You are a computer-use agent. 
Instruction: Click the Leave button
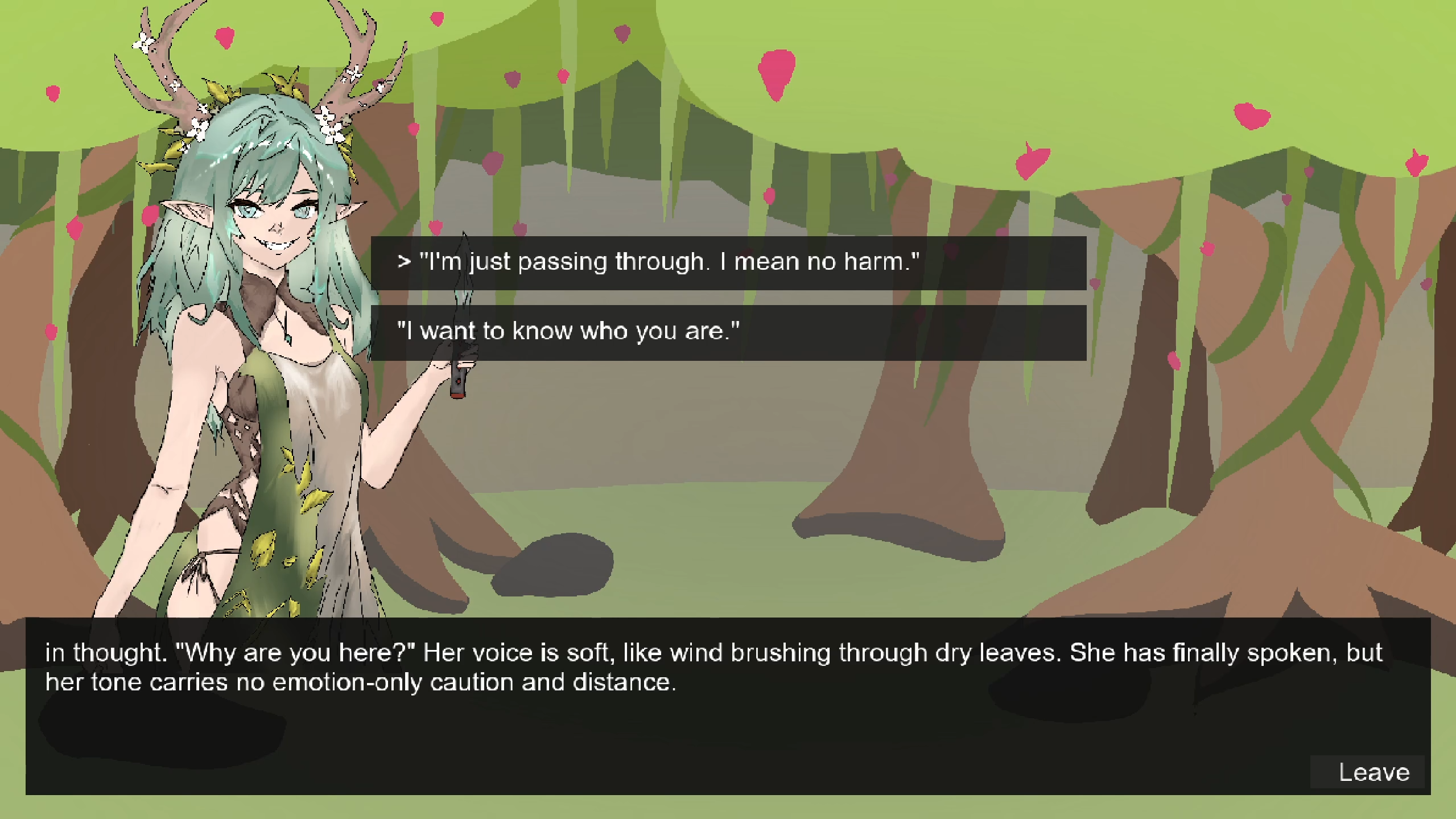coord(1372,772)
